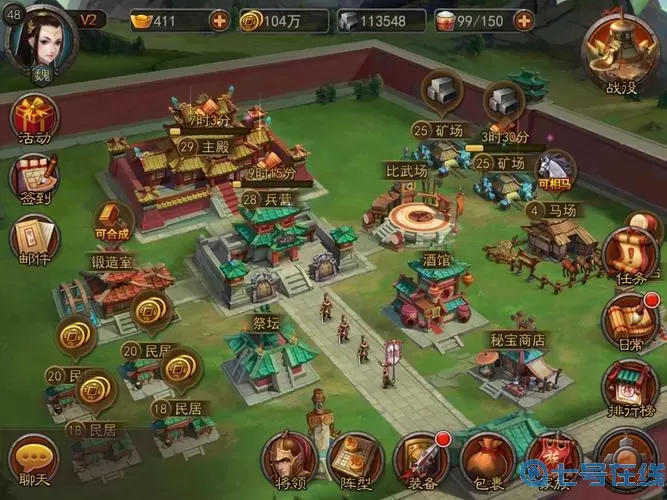Open the 日常 daily tasks
667x500 pixels.
(630, 319)
